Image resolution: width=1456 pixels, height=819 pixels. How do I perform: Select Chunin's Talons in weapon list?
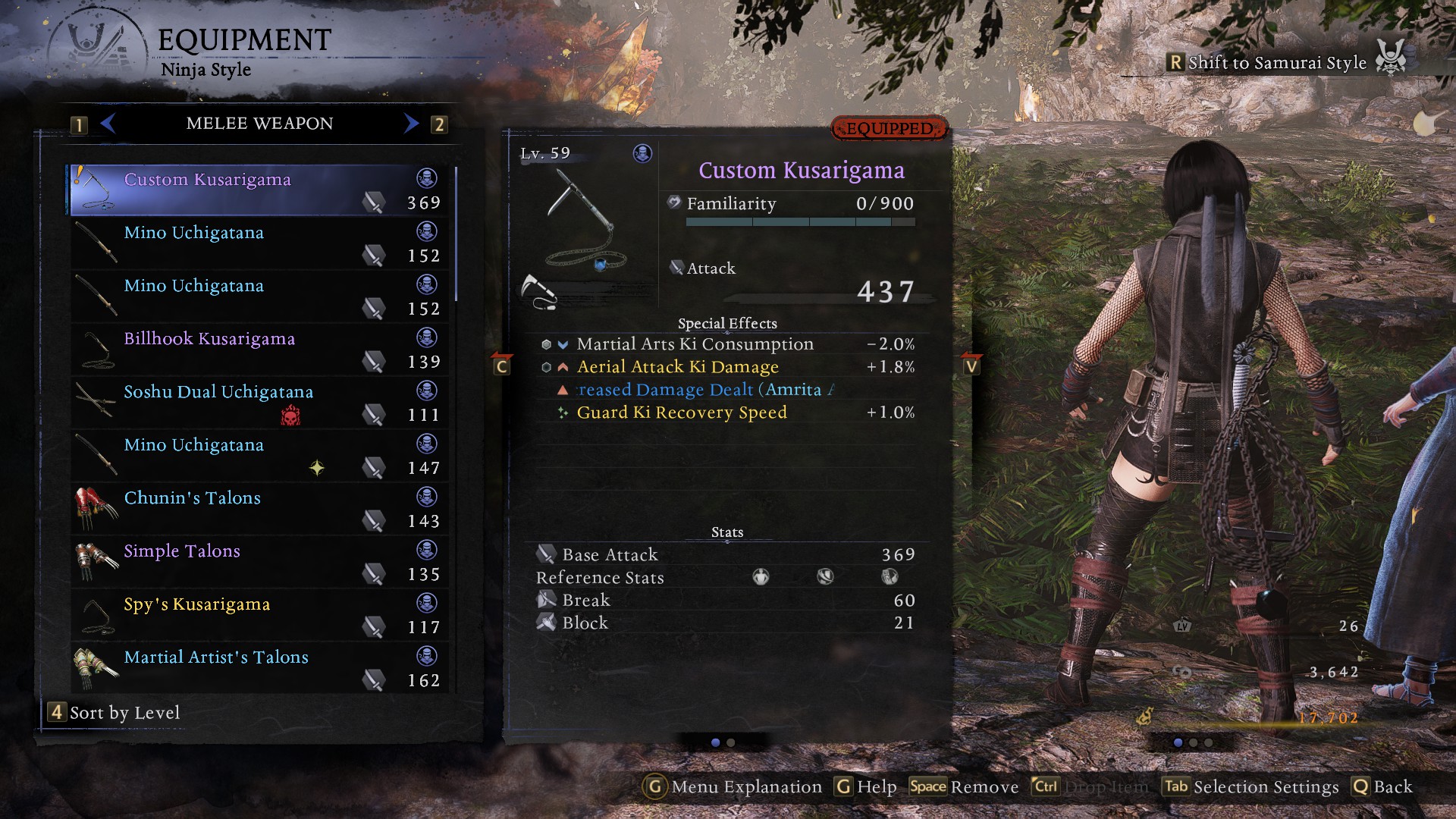(x=258, y=509)
